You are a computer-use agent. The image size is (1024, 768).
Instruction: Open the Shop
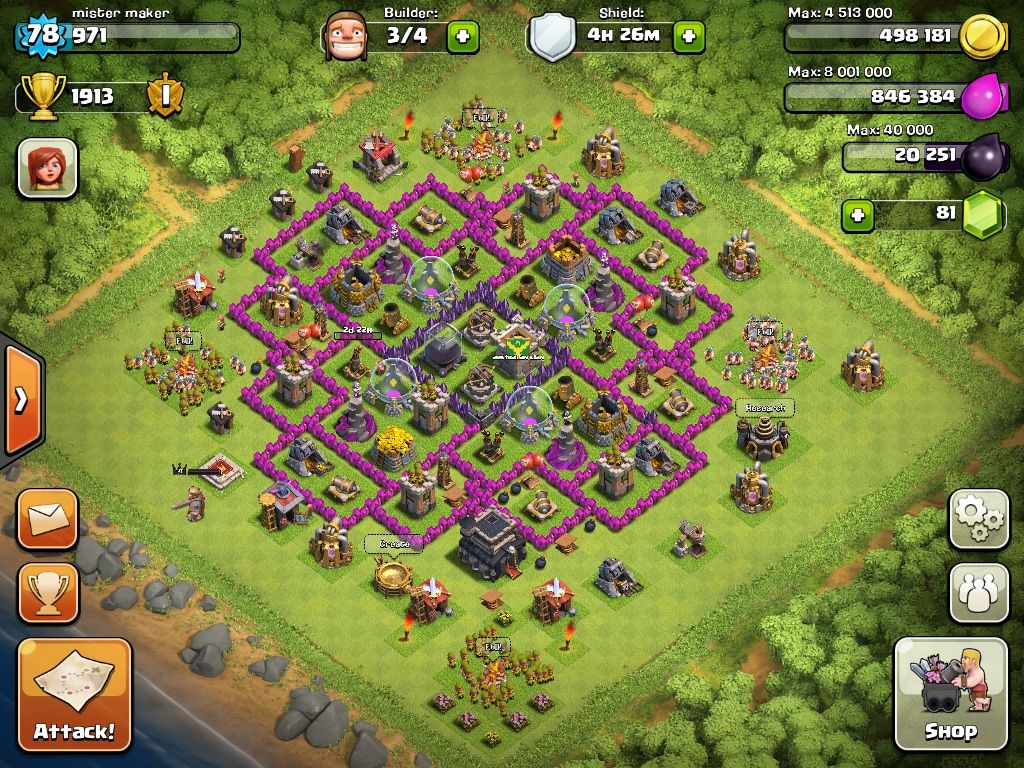click(x=950, y=693)
